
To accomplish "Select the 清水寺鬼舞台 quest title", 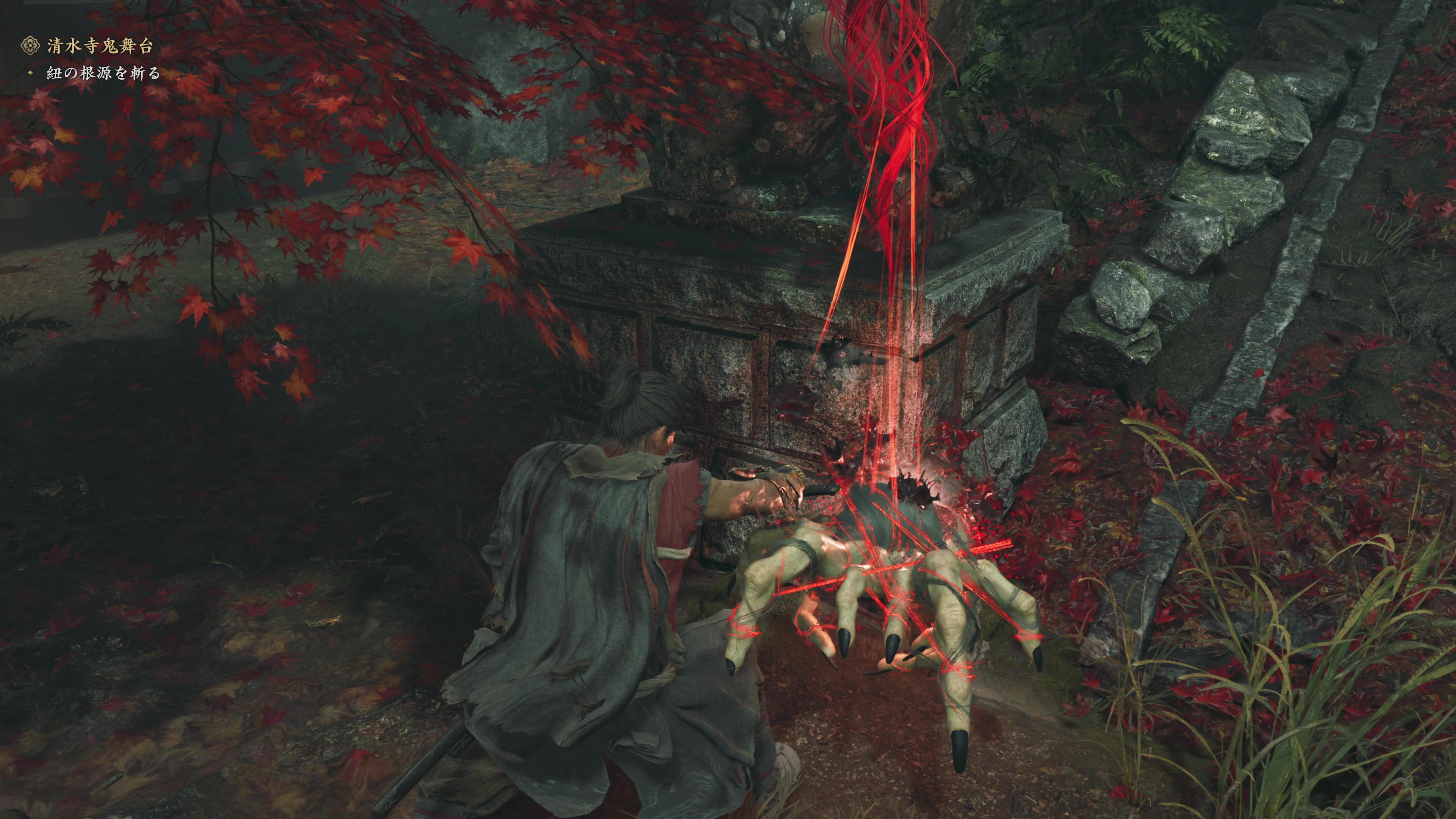I will [99, 46].
